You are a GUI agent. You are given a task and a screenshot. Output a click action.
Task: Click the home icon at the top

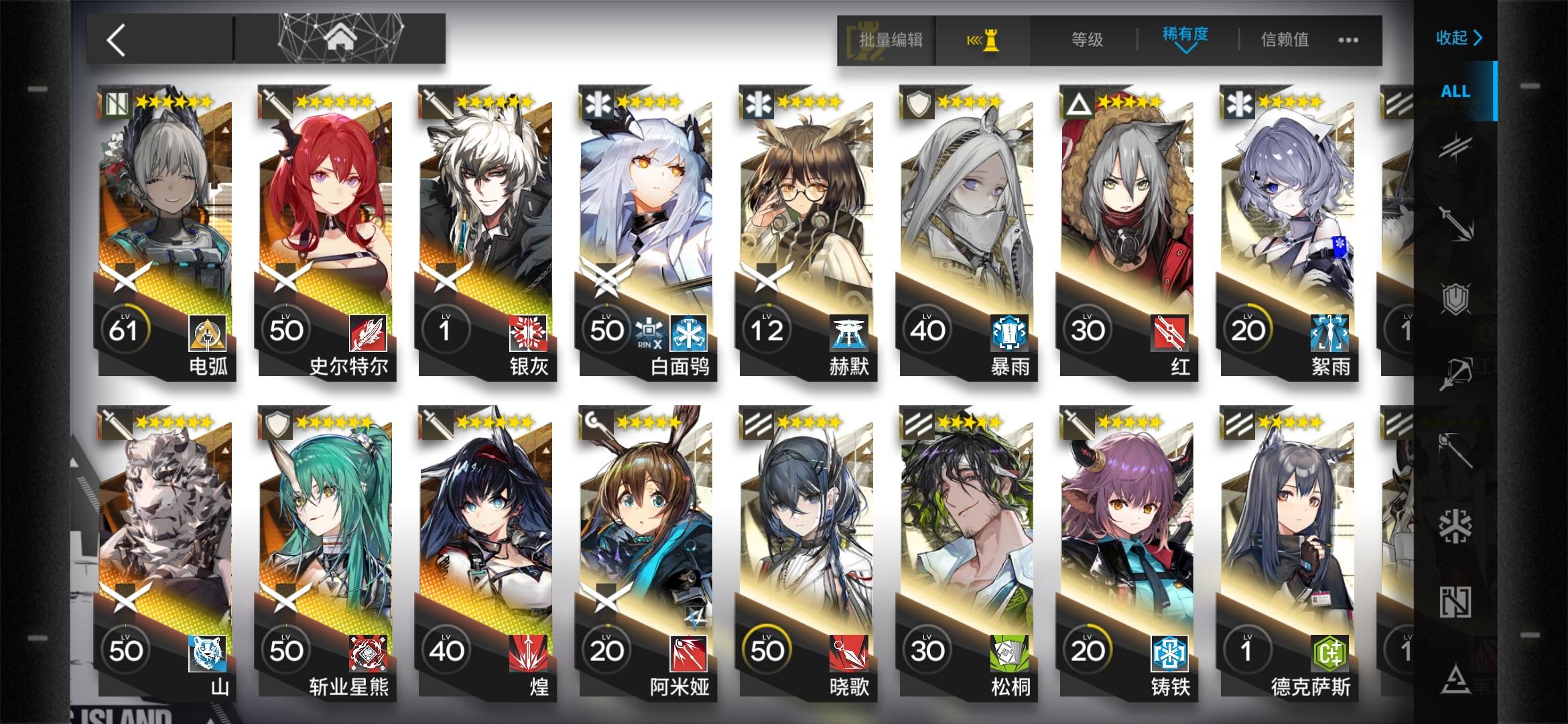coord(342,38)
